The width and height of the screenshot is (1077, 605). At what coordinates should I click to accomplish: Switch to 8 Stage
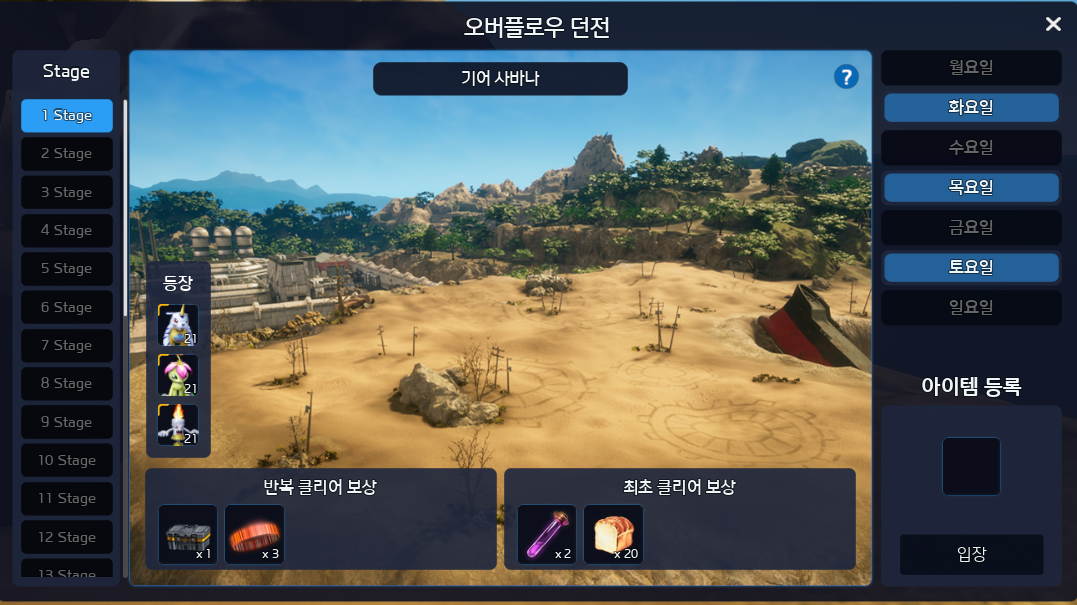pyautogui.click(x=67, y=384)
